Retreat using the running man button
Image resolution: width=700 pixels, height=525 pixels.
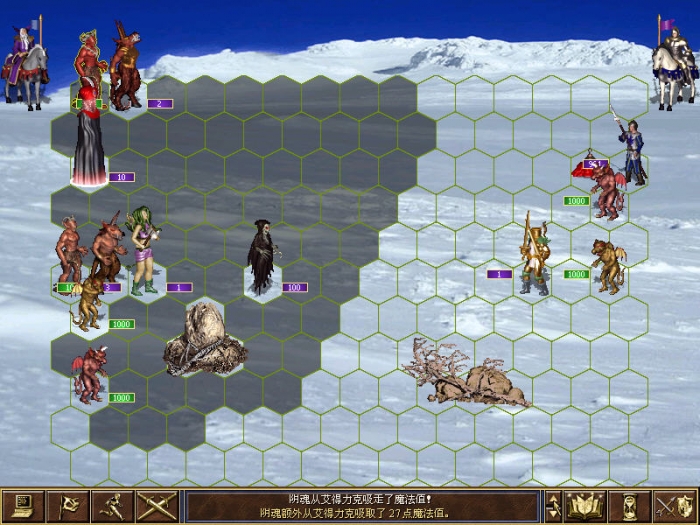tap(112, 505)
